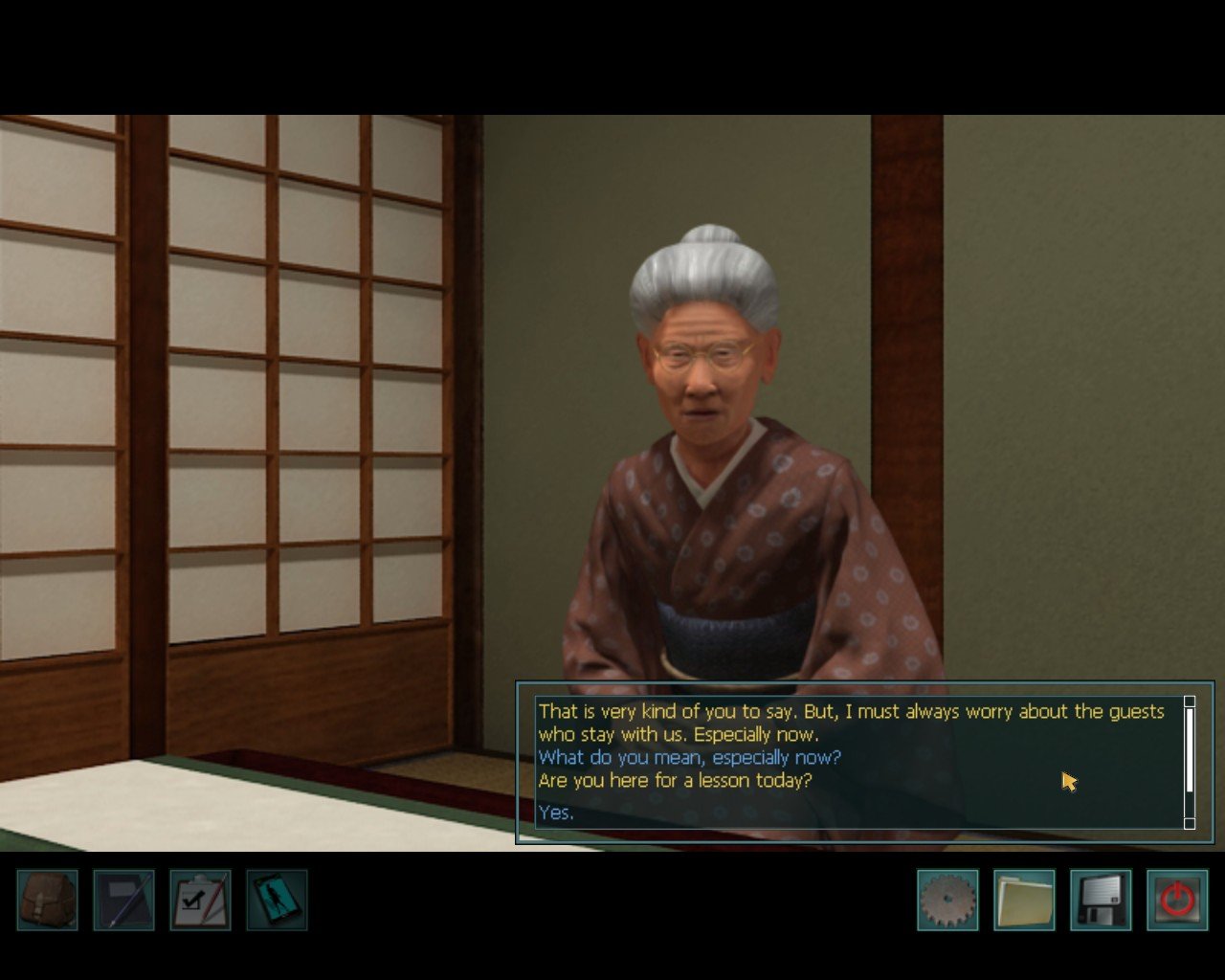Open the cell phone
Viewport: 1225px width, 980px height.
pos(277,900)
